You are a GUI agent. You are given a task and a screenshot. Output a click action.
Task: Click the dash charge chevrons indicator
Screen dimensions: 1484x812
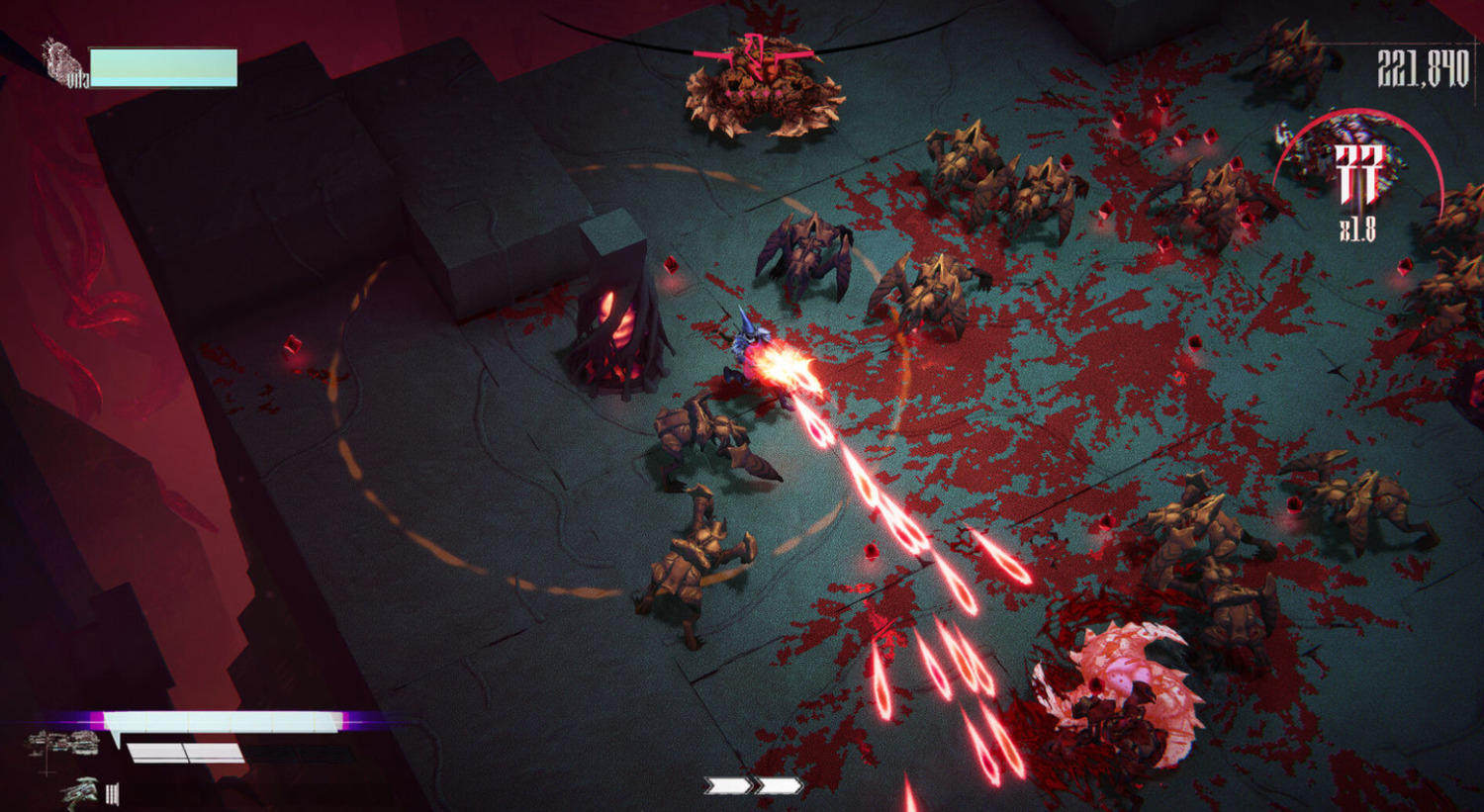click(x=753, y=785)
